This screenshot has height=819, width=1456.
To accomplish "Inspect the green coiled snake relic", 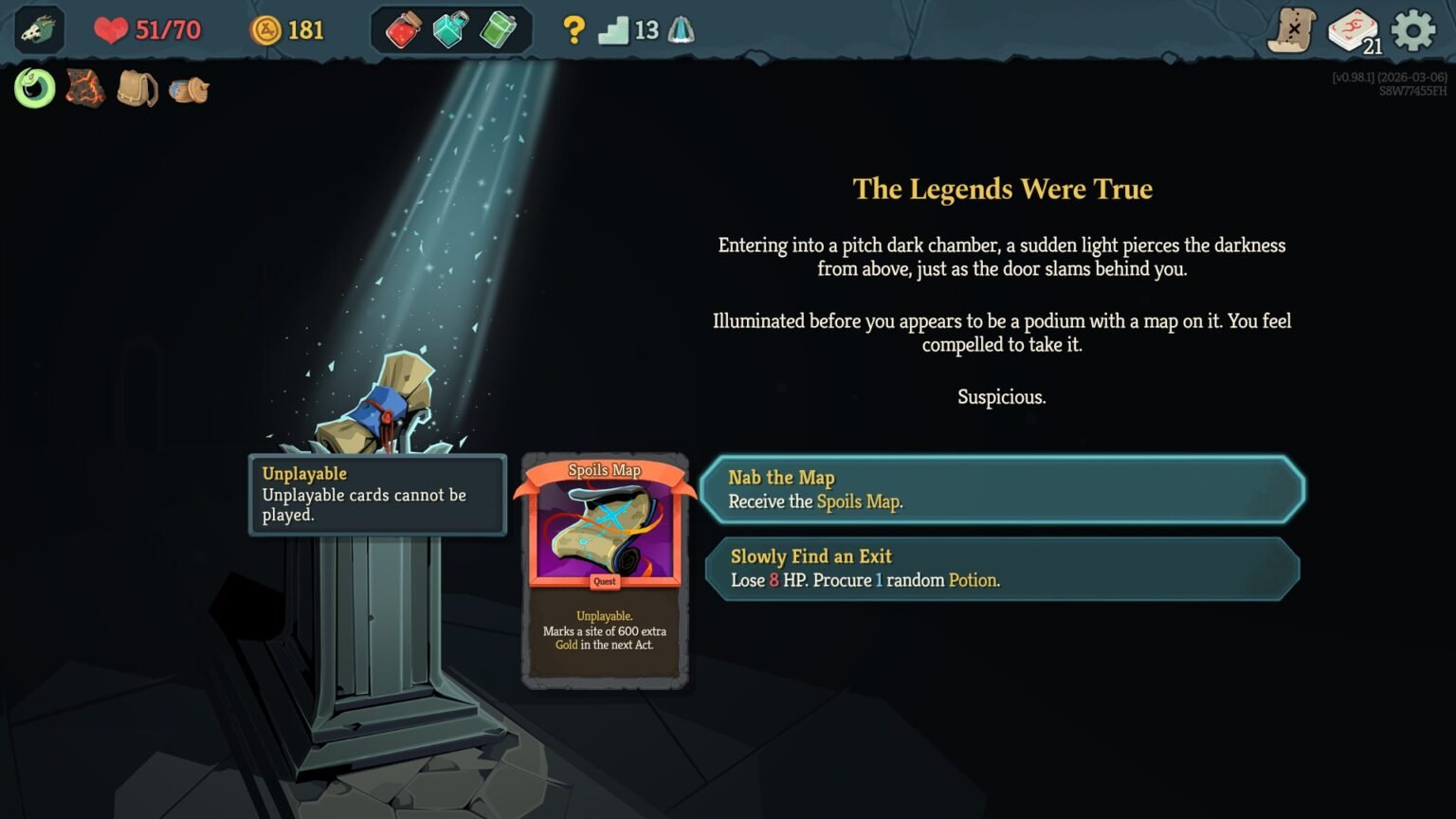I will tap(35, 88).
